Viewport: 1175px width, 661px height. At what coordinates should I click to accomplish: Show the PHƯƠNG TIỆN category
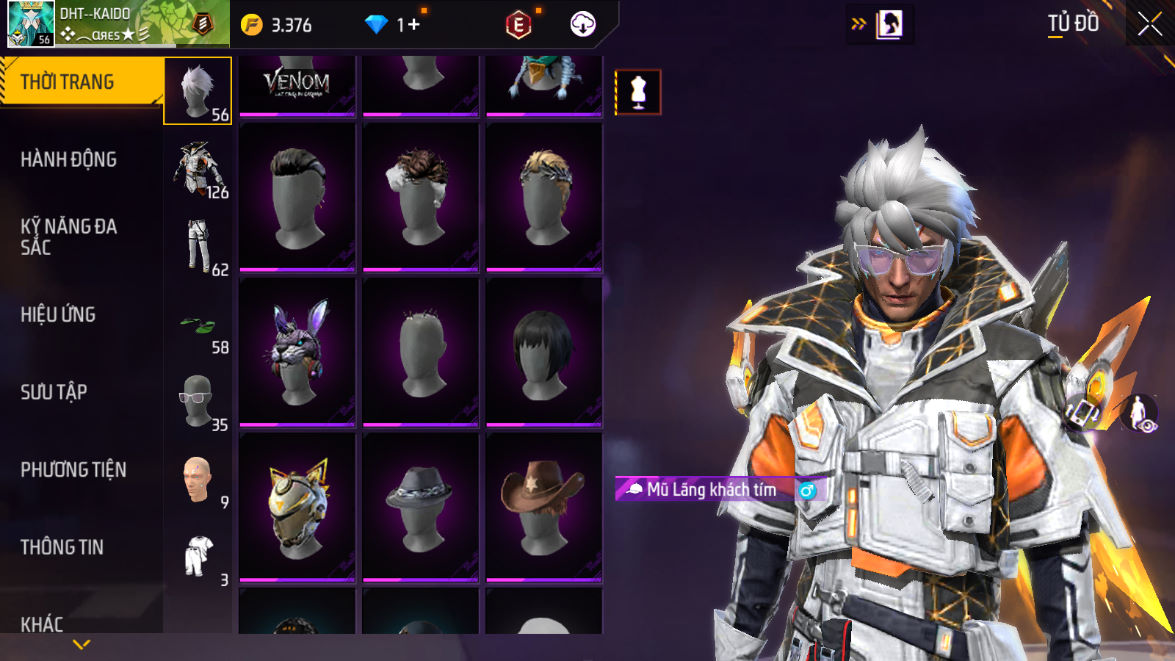(x=73, y=469)
